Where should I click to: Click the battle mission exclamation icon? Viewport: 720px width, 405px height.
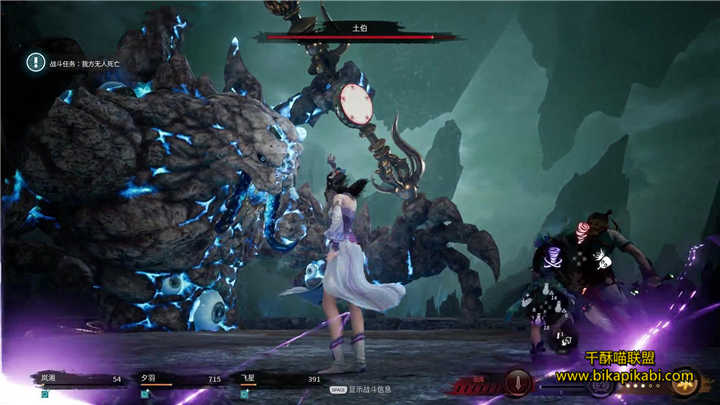click(35, 61)
